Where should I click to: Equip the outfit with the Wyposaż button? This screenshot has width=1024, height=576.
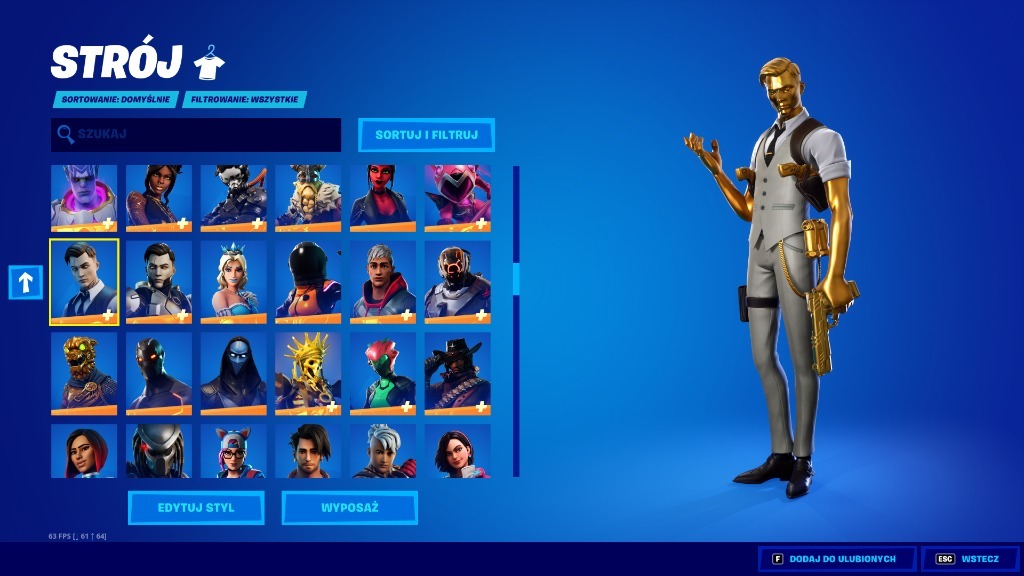click(x=349, y=508)
